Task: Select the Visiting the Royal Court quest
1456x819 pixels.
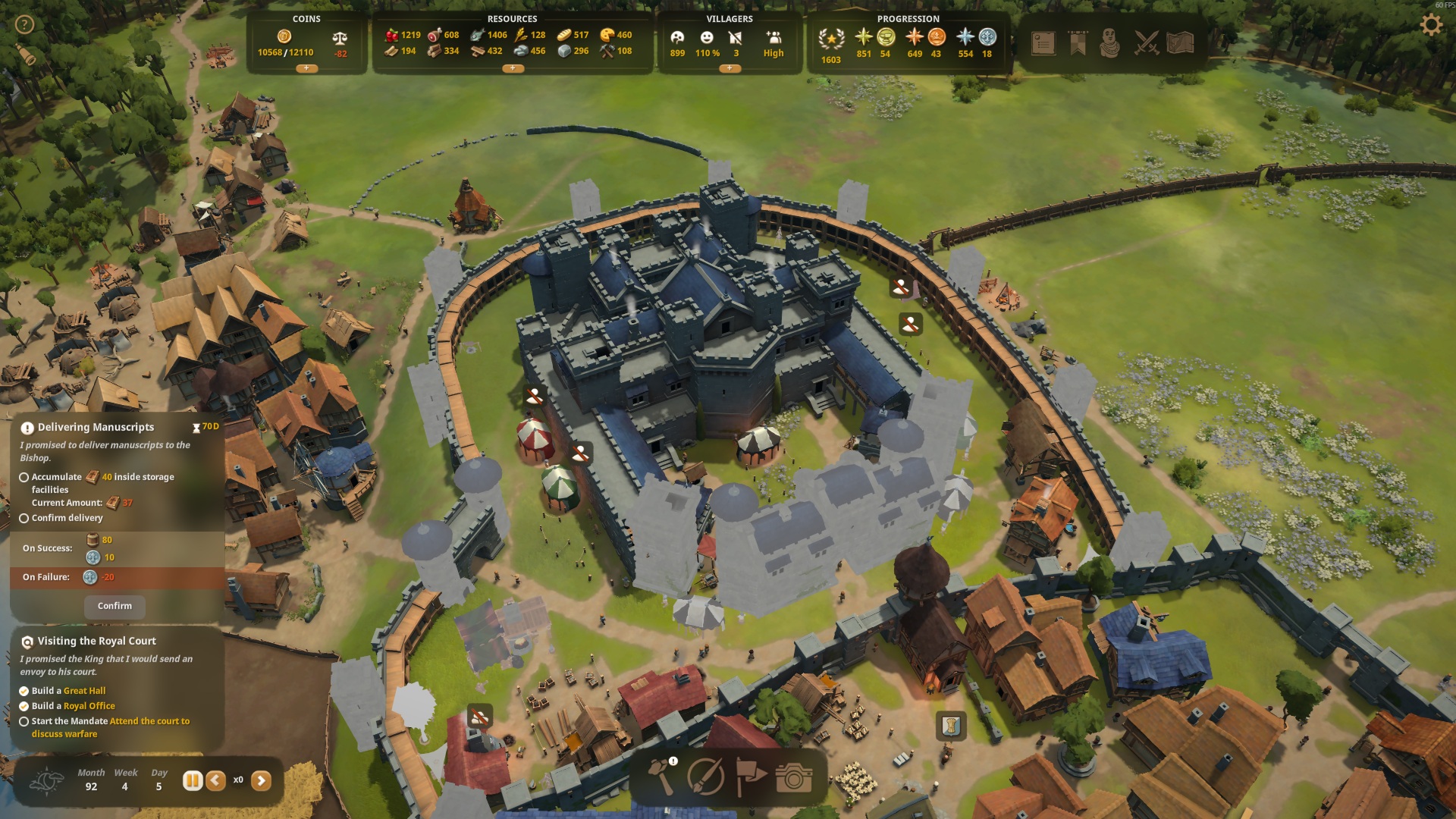Action: coord(96,642)
